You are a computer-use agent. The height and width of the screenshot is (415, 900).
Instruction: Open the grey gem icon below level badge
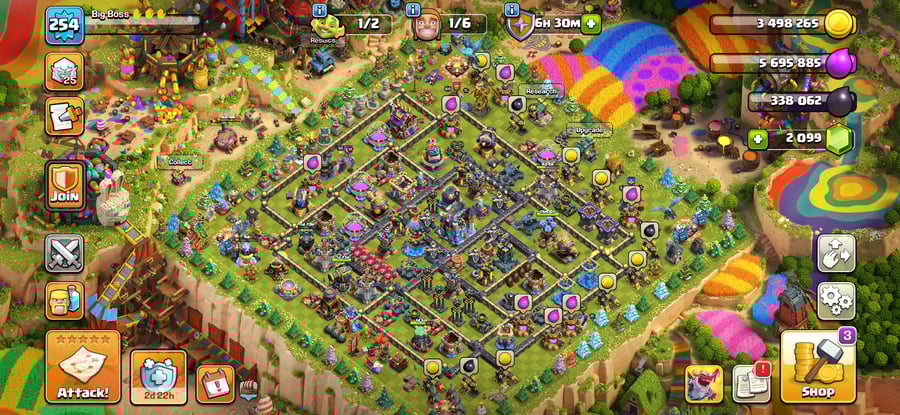click(x=64, y=71)
